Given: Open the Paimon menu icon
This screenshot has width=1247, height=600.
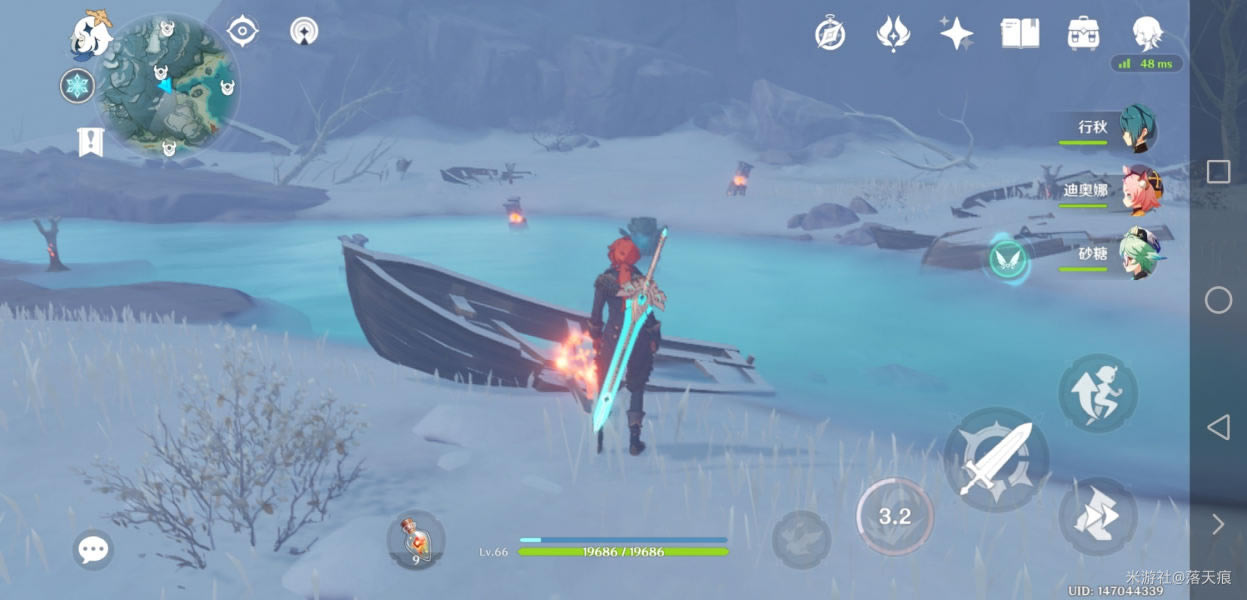Looking at the screenshot, I should pyautogui.click(x=90, y=35).
